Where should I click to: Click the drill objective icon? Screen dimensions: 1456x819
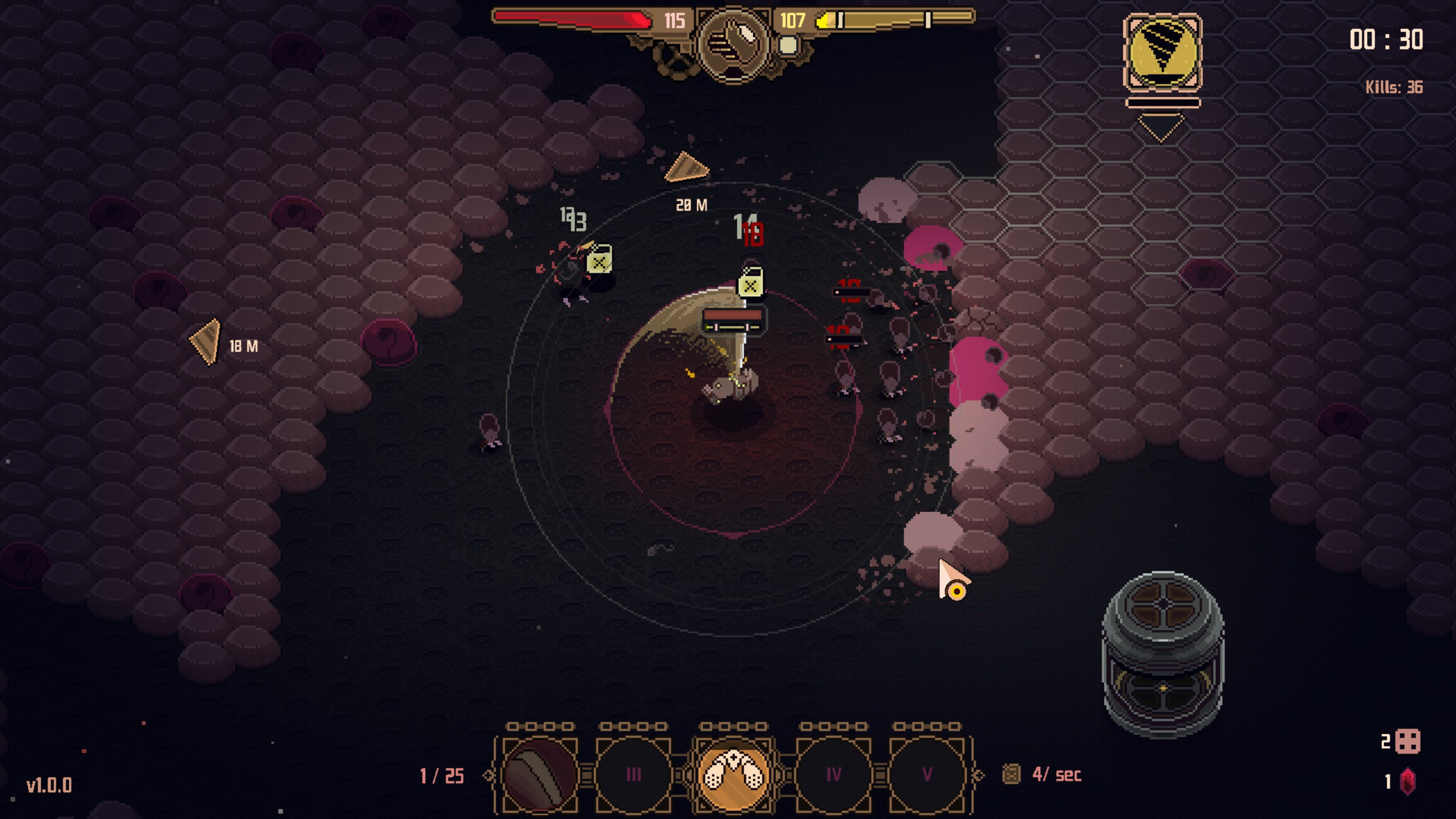coord(1163,52)
